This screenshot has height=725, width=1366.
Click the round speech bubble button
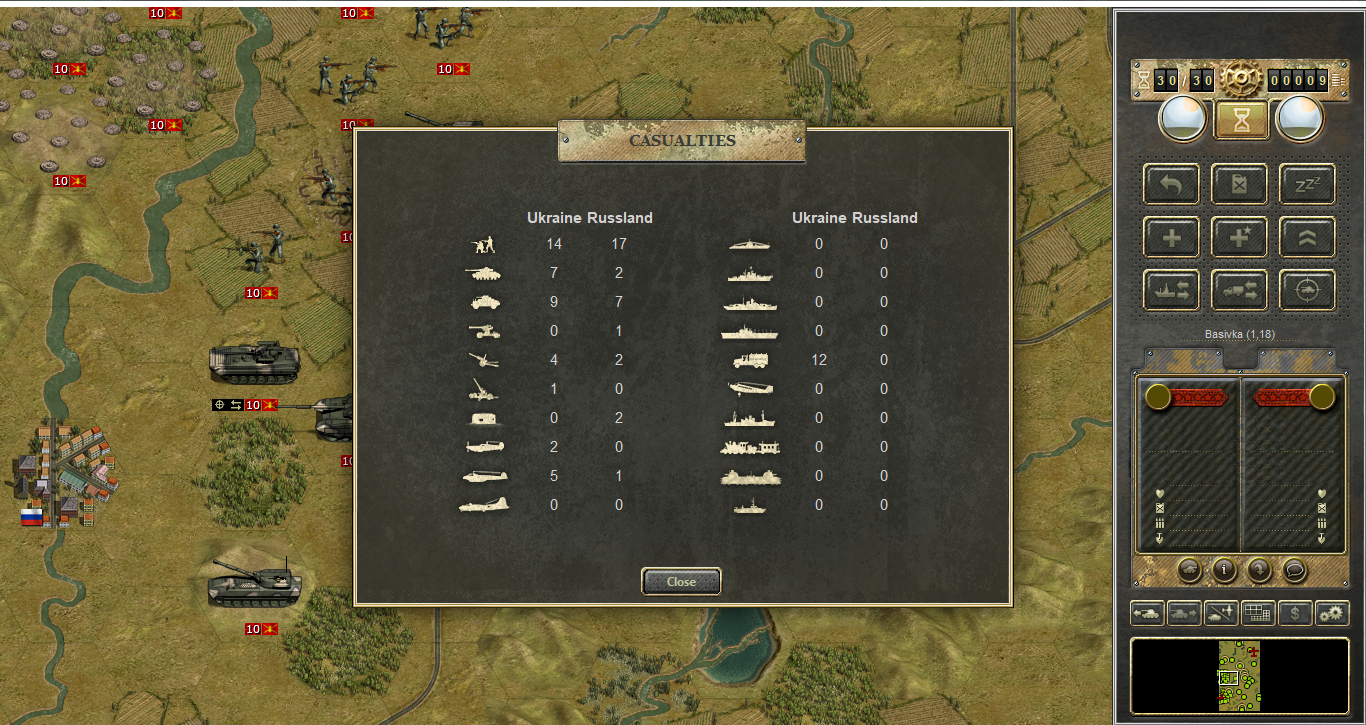point(1294,570)
